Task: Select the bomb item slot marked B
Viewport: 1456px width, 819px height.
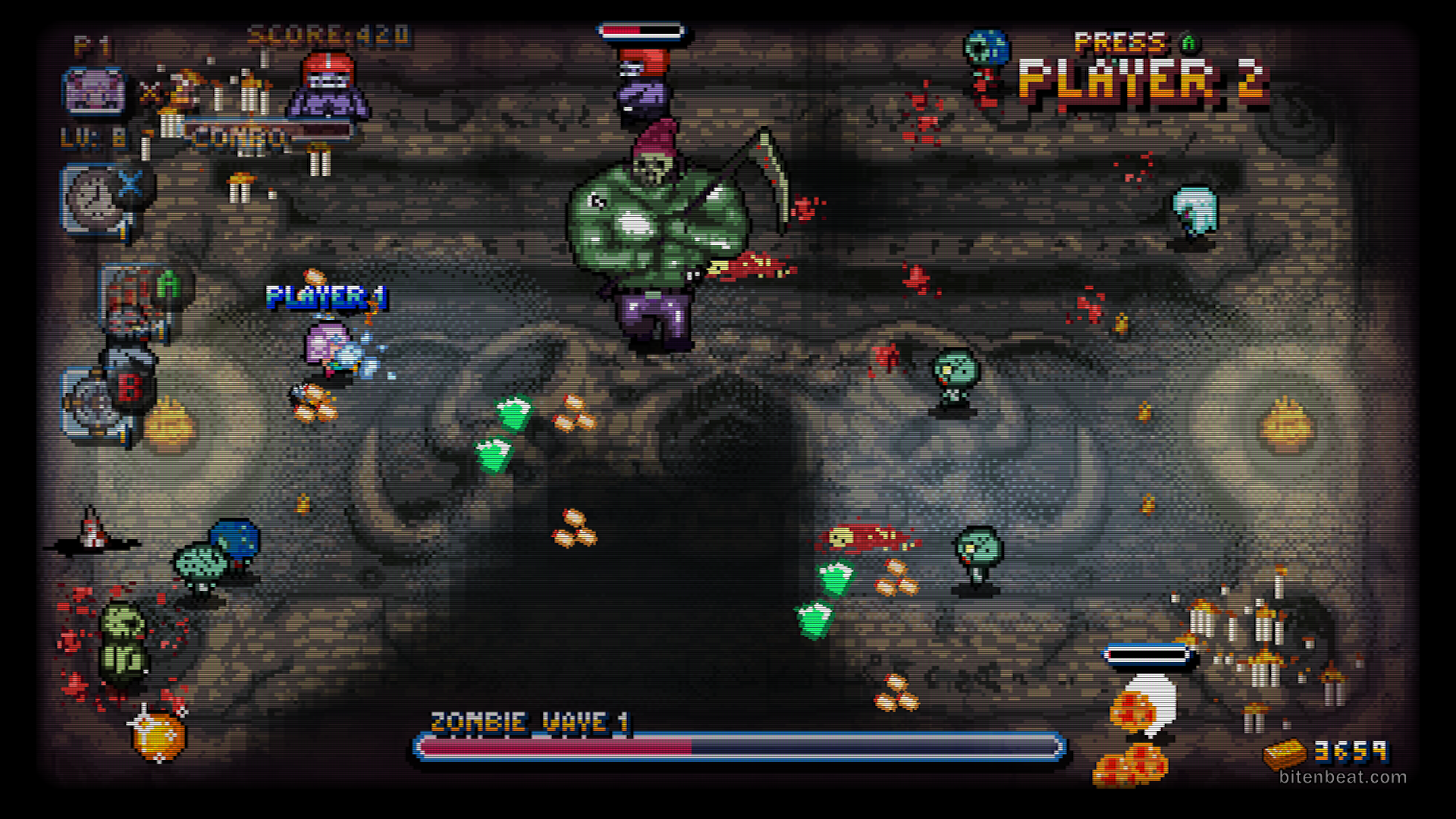Action: 99,403
